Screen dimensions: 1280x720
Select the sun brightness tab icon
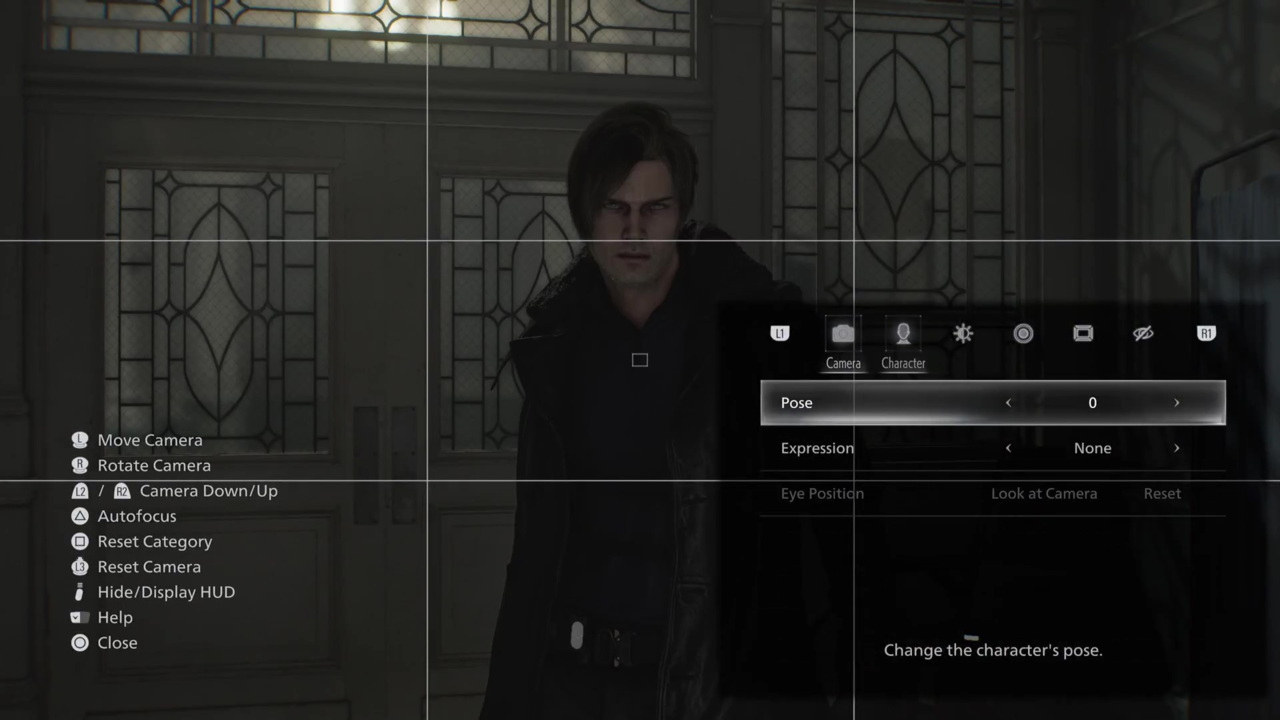(x=963, y=334)
